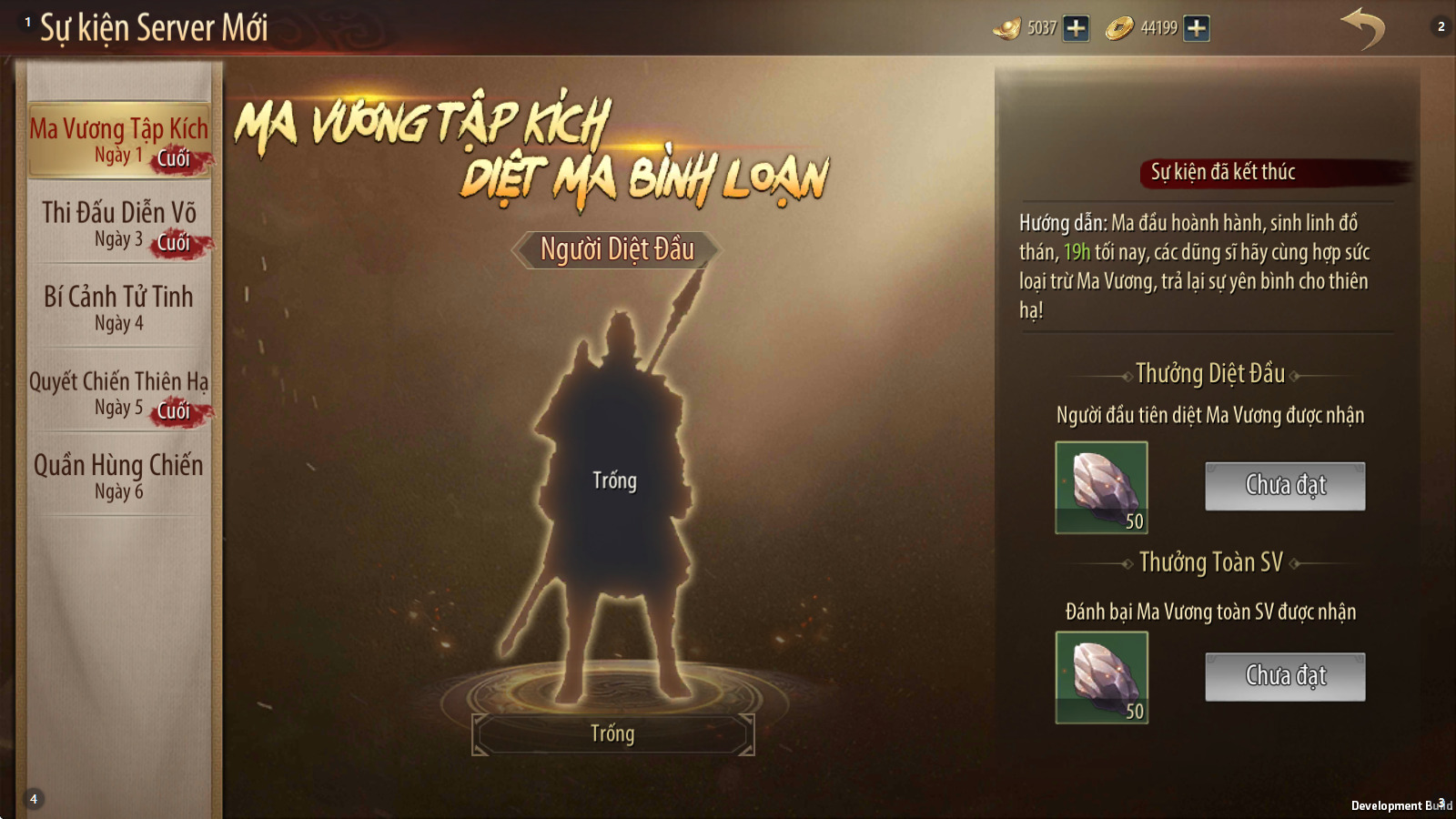Switch to Thi Đấu Diễn Võ tab
Viewport: 1456px width, 819px height.
[119, 224]
